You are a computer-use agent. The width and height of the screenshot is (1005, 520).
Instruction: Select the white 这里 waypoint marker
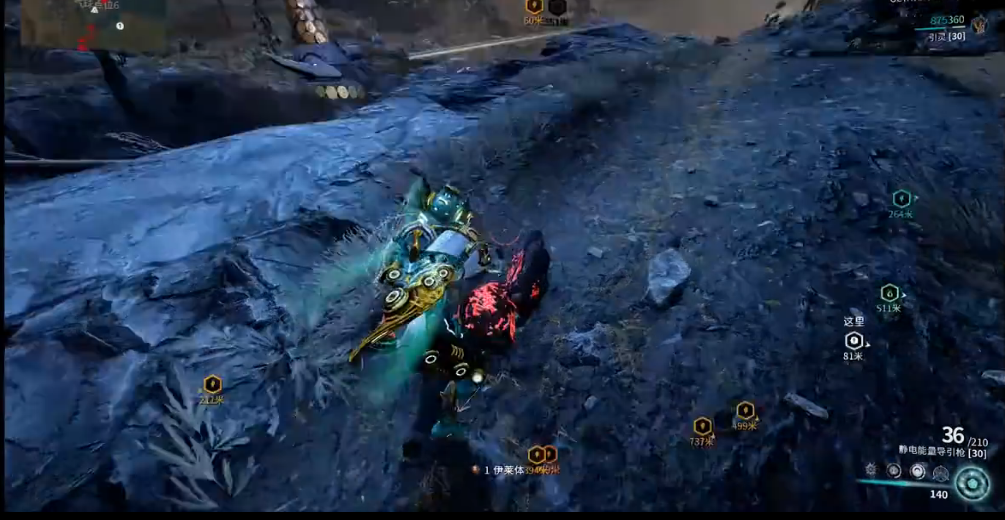[x=853, y=341]
